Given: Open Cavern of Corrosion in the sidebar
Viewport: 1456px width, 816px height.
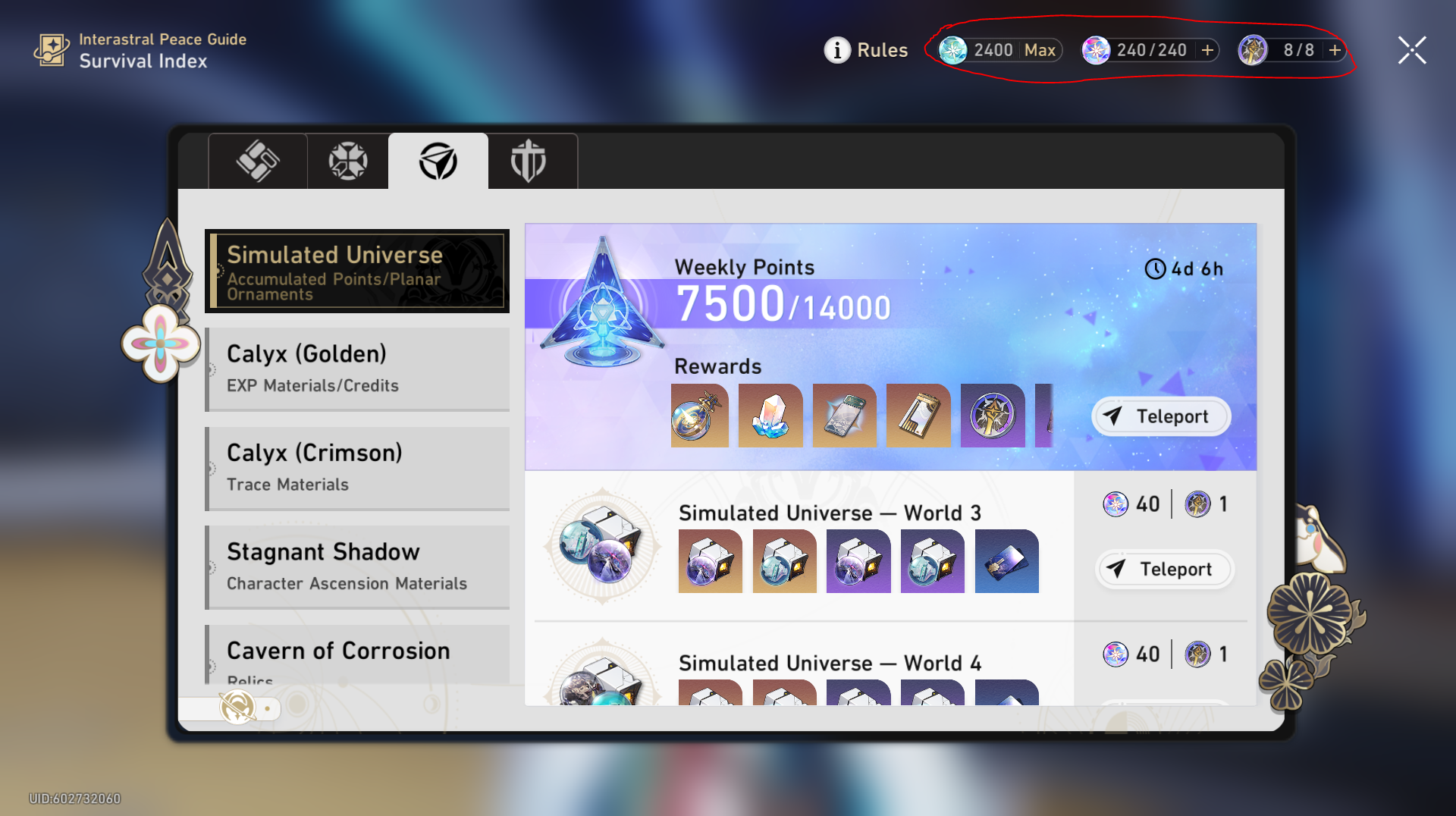Looking at the screenshot, I should click(x=356, y=654).
